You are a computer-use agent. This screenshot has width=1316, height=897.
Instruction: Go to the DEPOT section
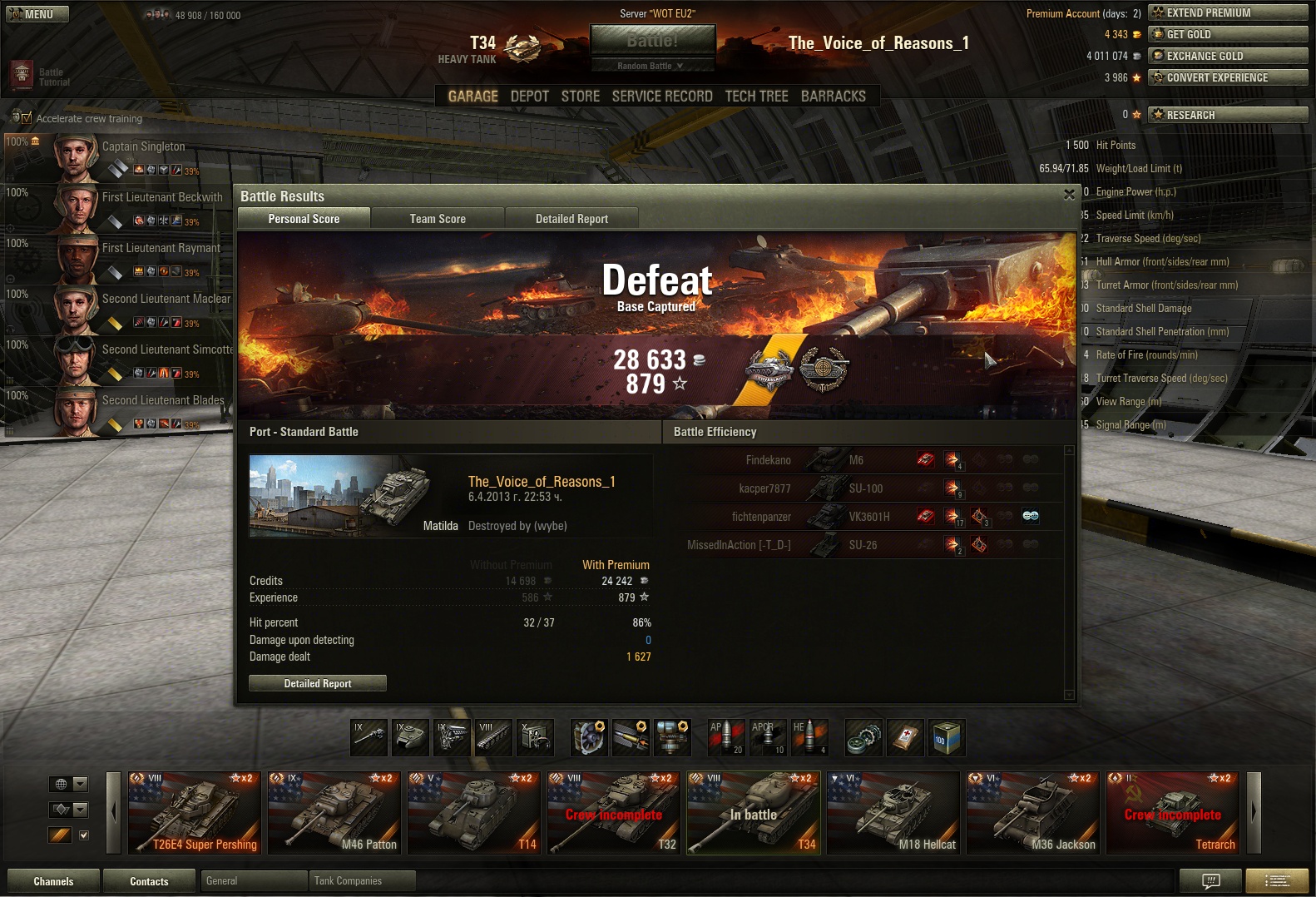[529, 97]
